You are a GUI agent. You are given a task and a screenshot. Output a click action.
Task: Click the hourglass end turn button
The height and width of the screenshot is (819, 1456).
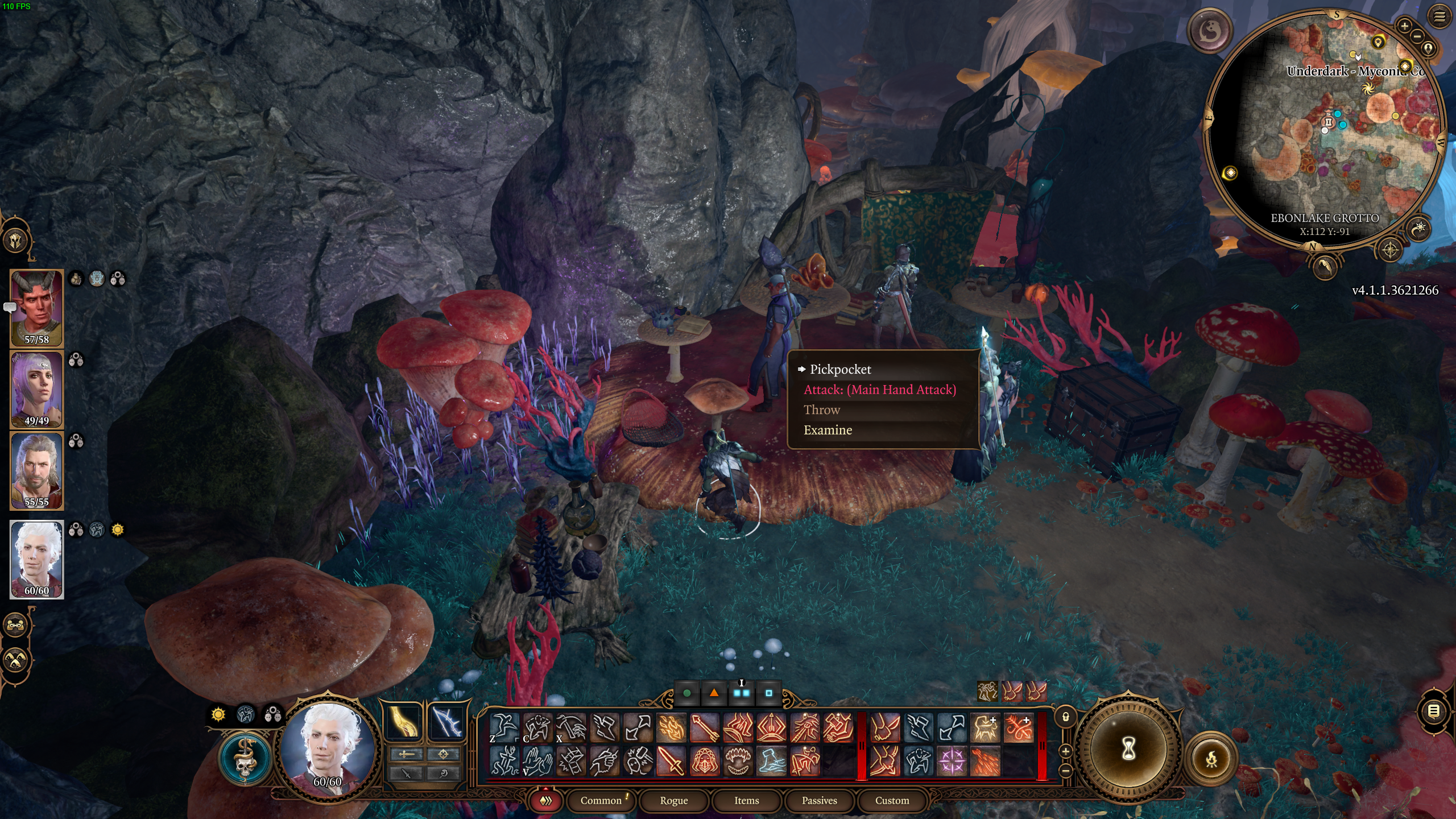click(x=1128, y=750)
